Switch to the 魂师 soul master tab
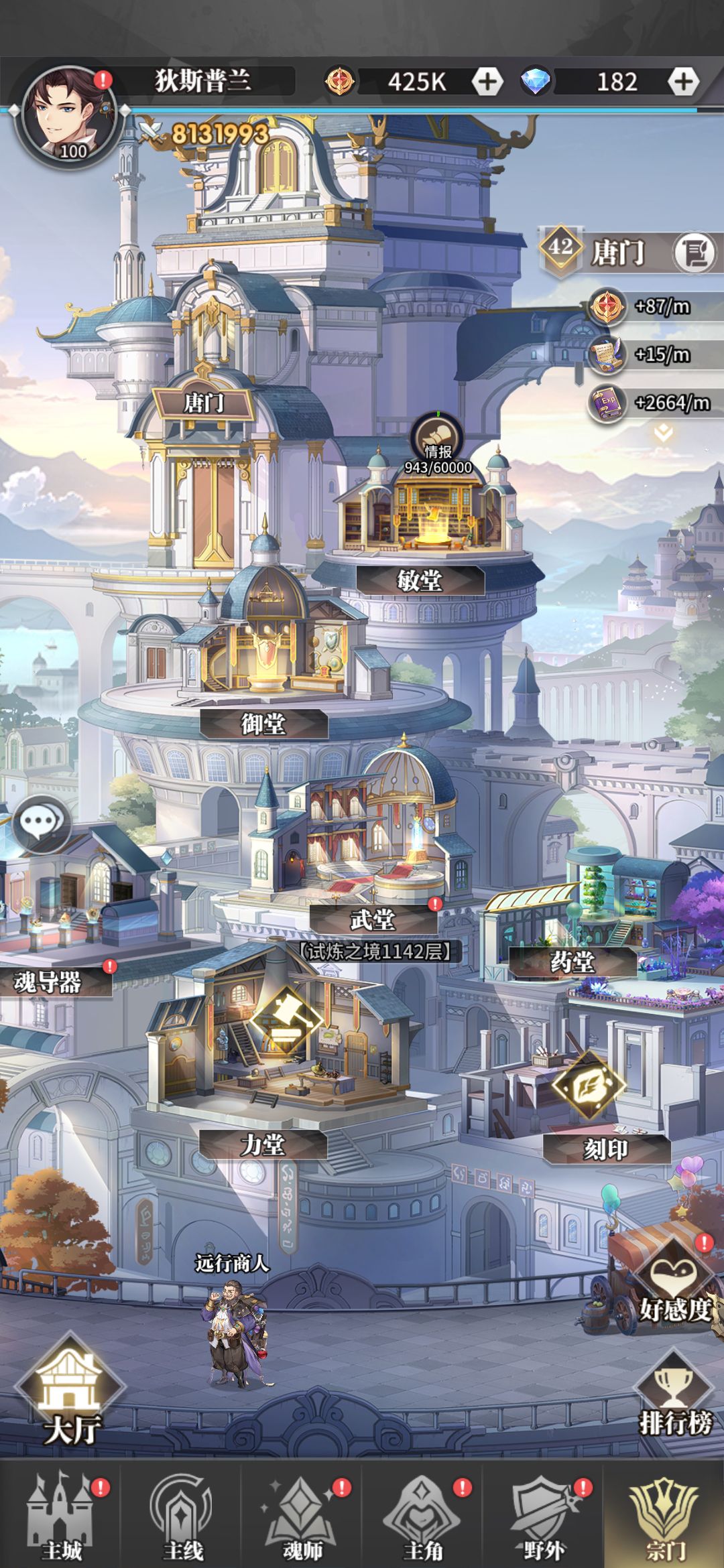Image resolution: width=724 pixels, height=1568 pixels. coord(302,1518)
